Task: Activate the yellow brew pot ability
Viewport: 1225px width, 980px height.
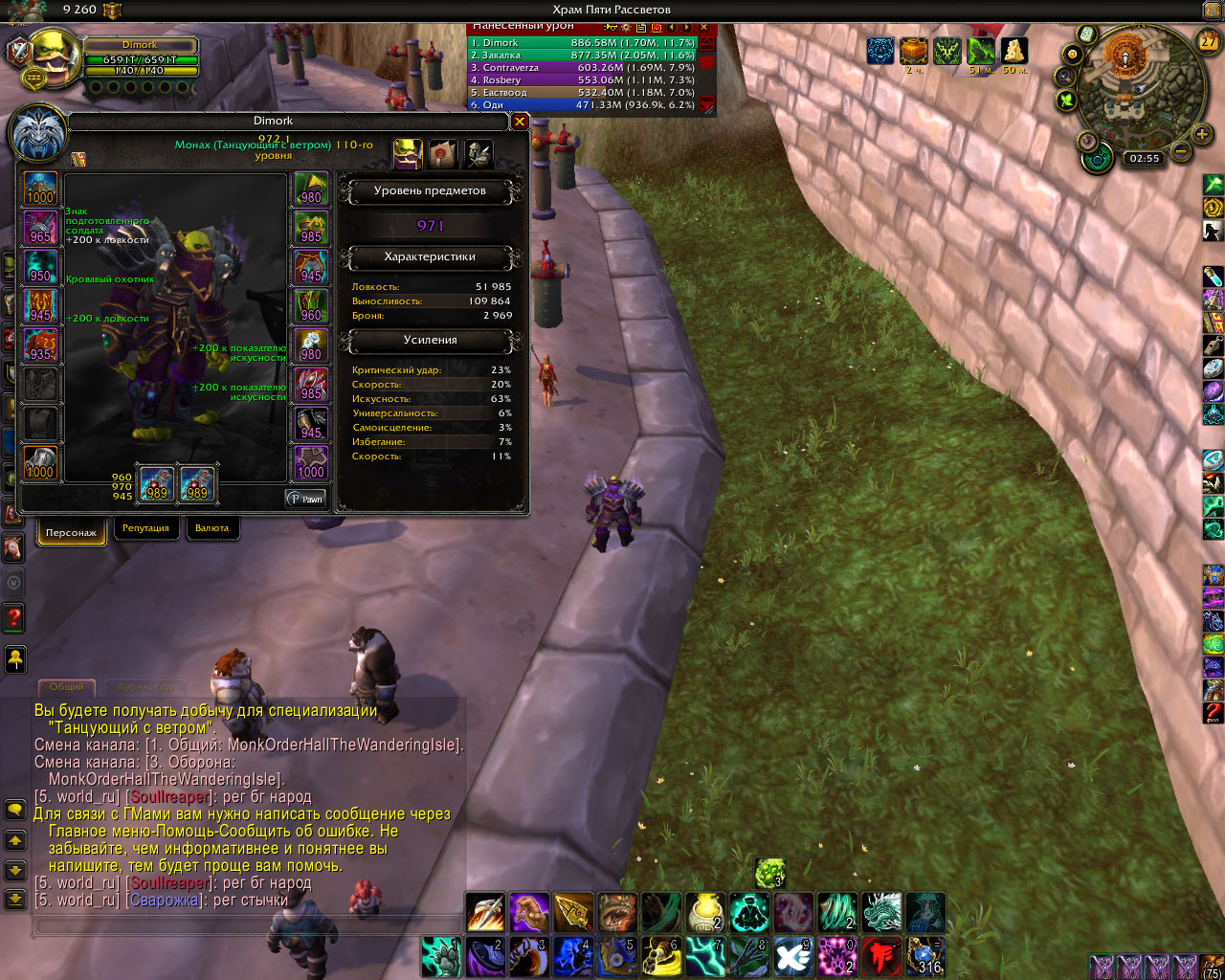Action: pos(705,912)
